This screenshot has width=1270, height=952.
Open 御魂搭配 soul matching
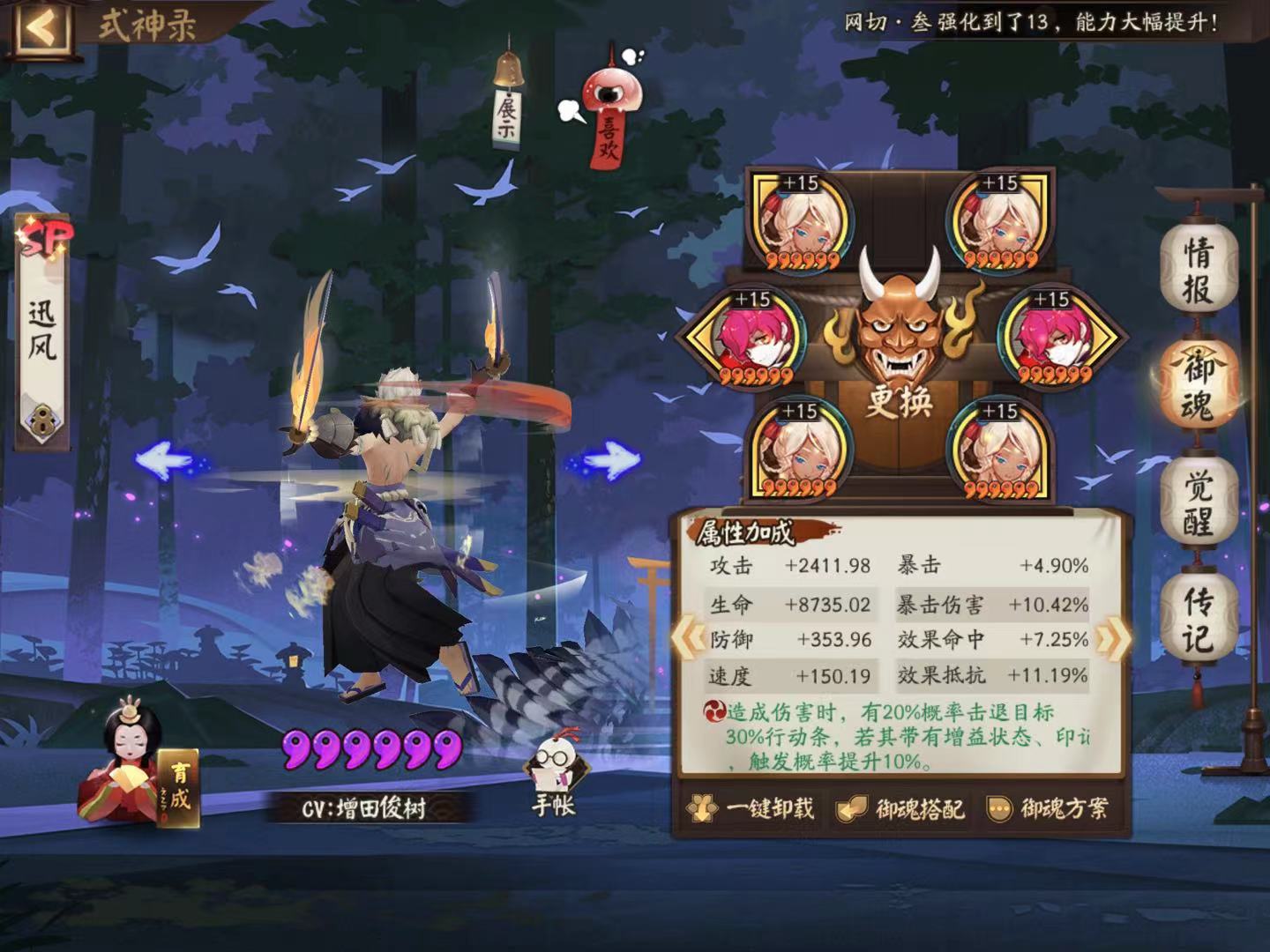(901, 808)
